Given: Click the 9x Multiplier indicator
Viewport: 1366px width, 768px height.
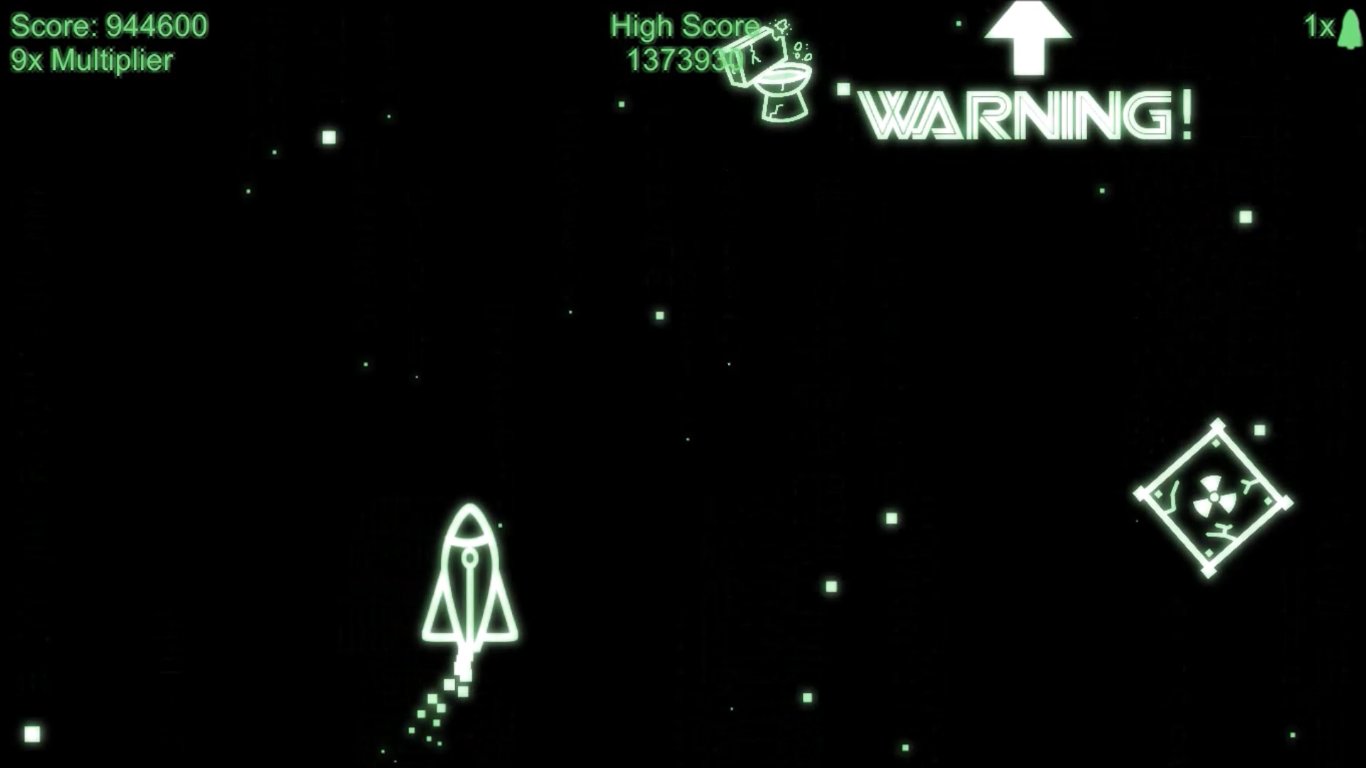Looking at the screenshot, I should [92, 59].
